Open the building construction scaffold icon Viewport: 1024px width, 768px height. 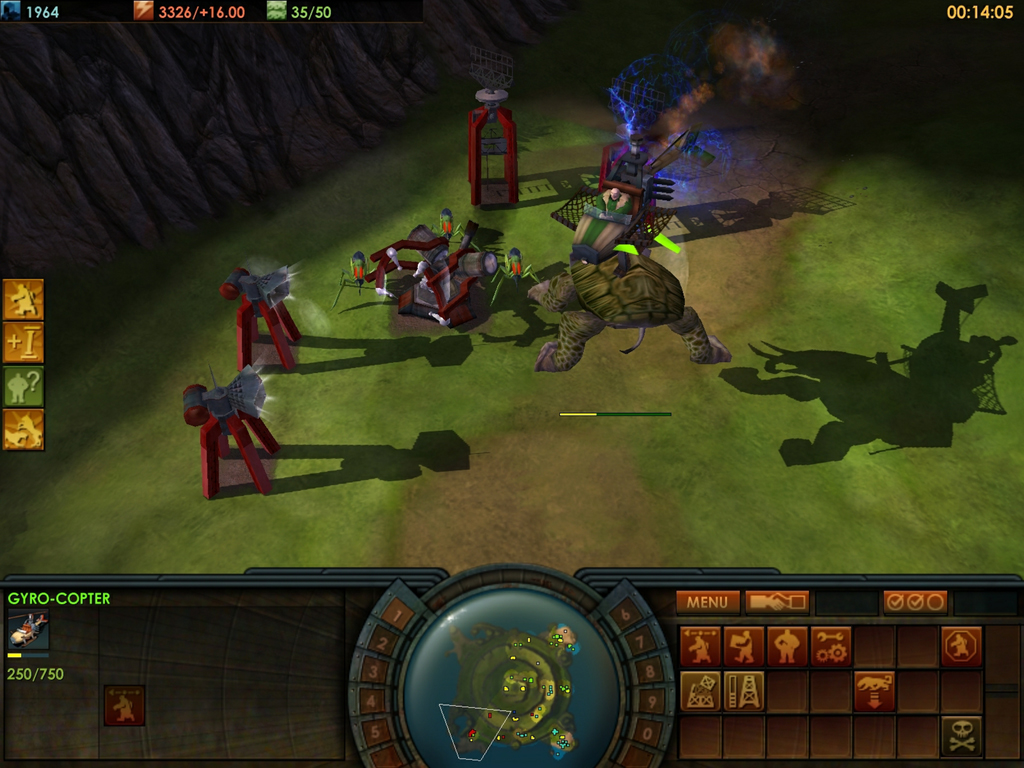pyautogui.click(x=700, y=691)
